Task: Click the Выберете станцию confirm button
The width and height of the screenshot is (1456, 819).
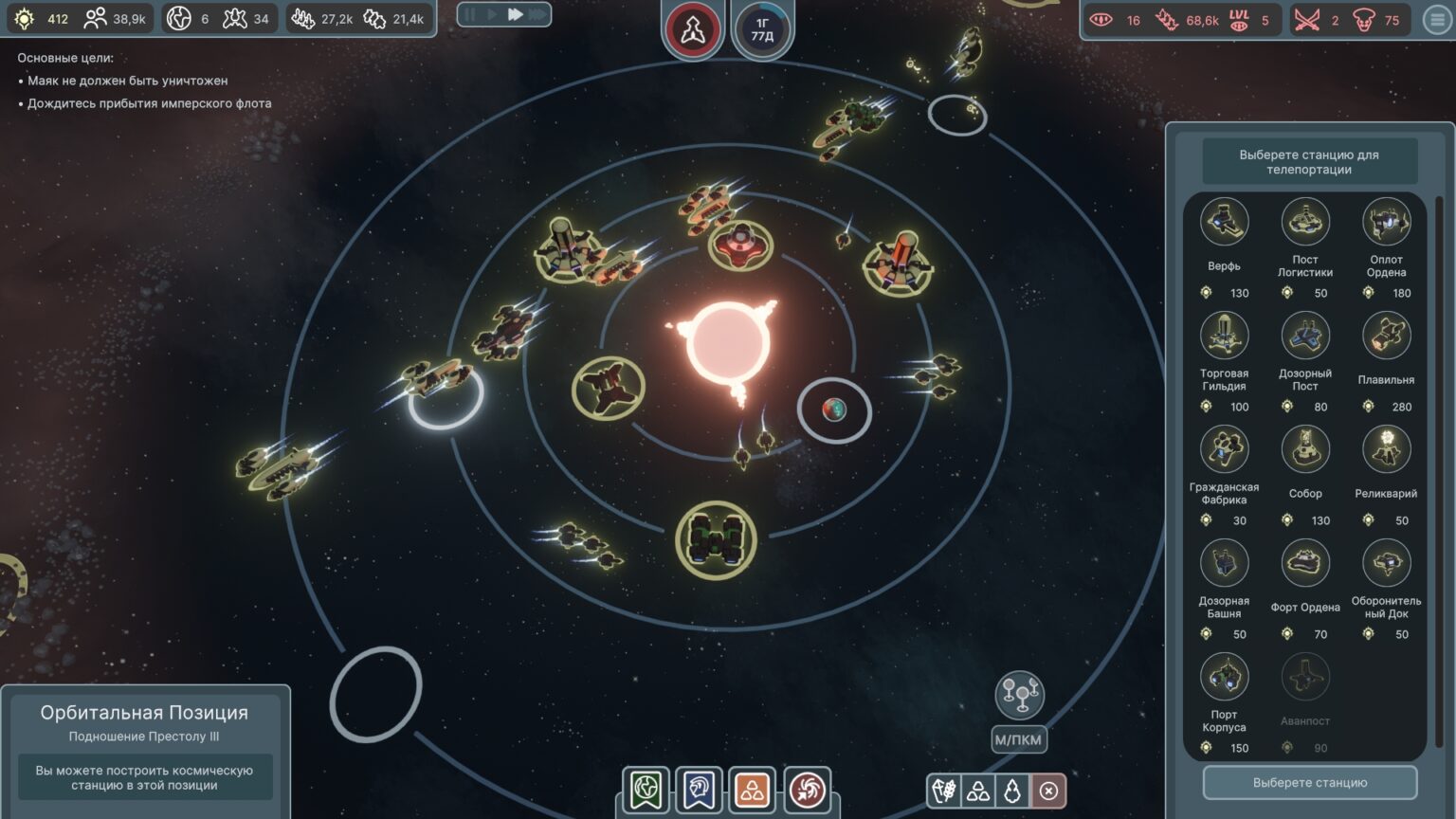Action: (x=1309, y=783)
